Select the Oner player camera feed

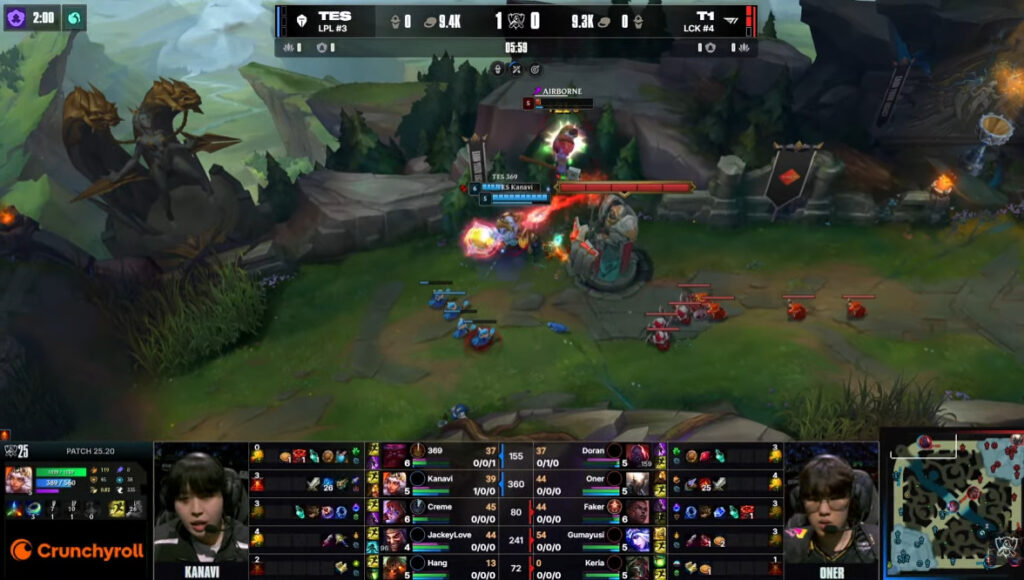pyautogui.click(x=830, y=505)
